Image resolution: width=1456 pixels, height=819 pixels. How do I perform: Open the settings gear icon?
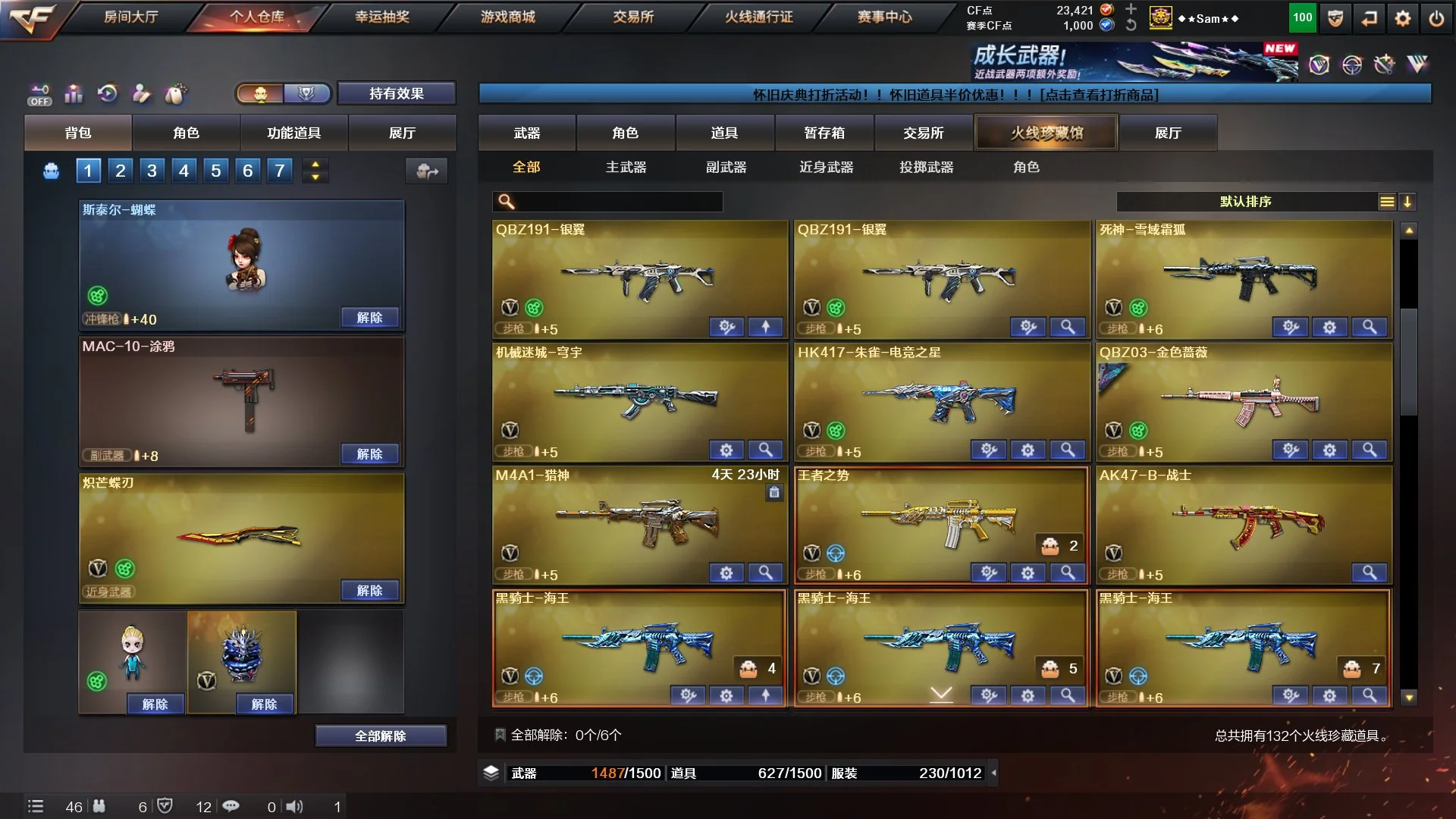click(x=1403, y=18)
